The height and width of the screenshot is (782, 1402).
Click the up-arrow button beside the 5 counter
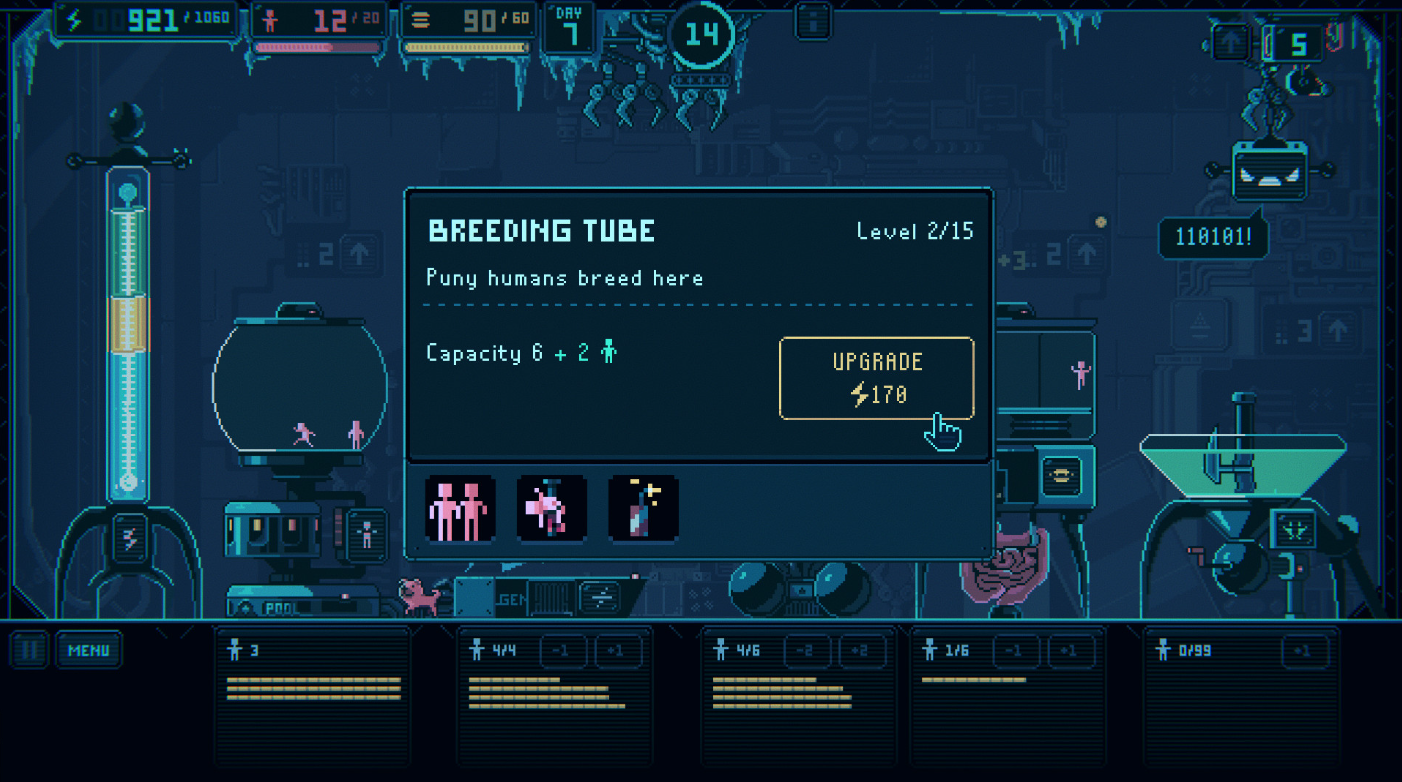click(x=1230, y=43)
